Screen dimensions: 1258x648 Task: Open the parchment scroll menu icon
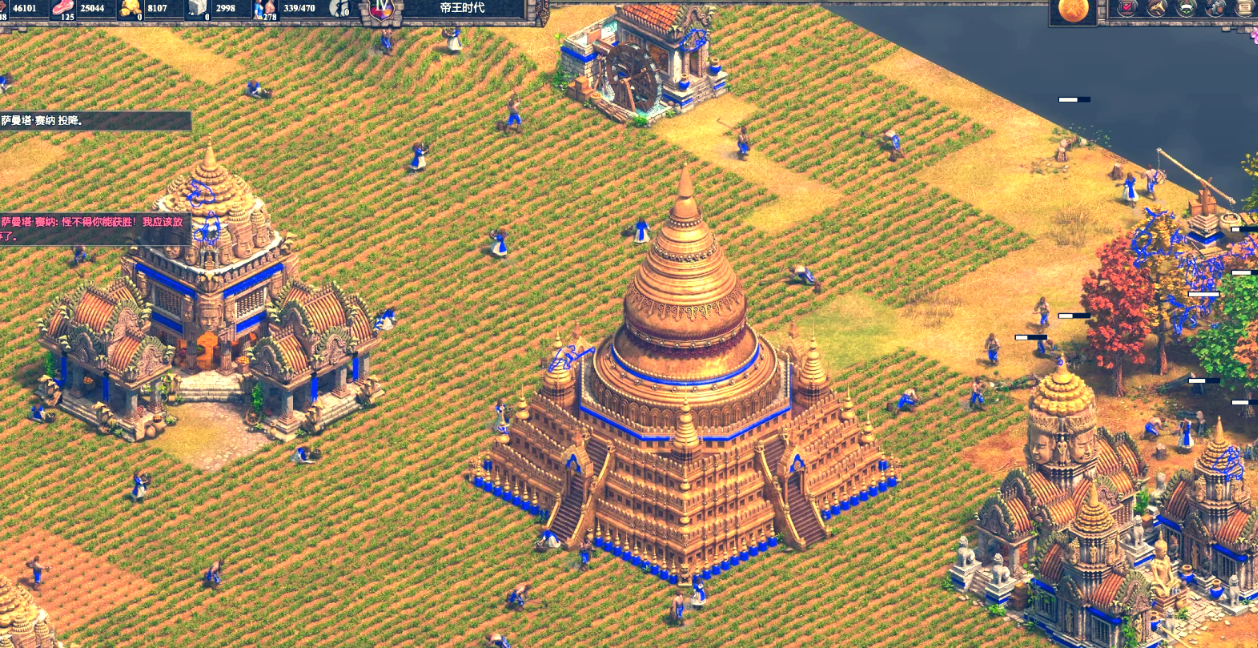pyautogui.click(x=1245, y=9)
